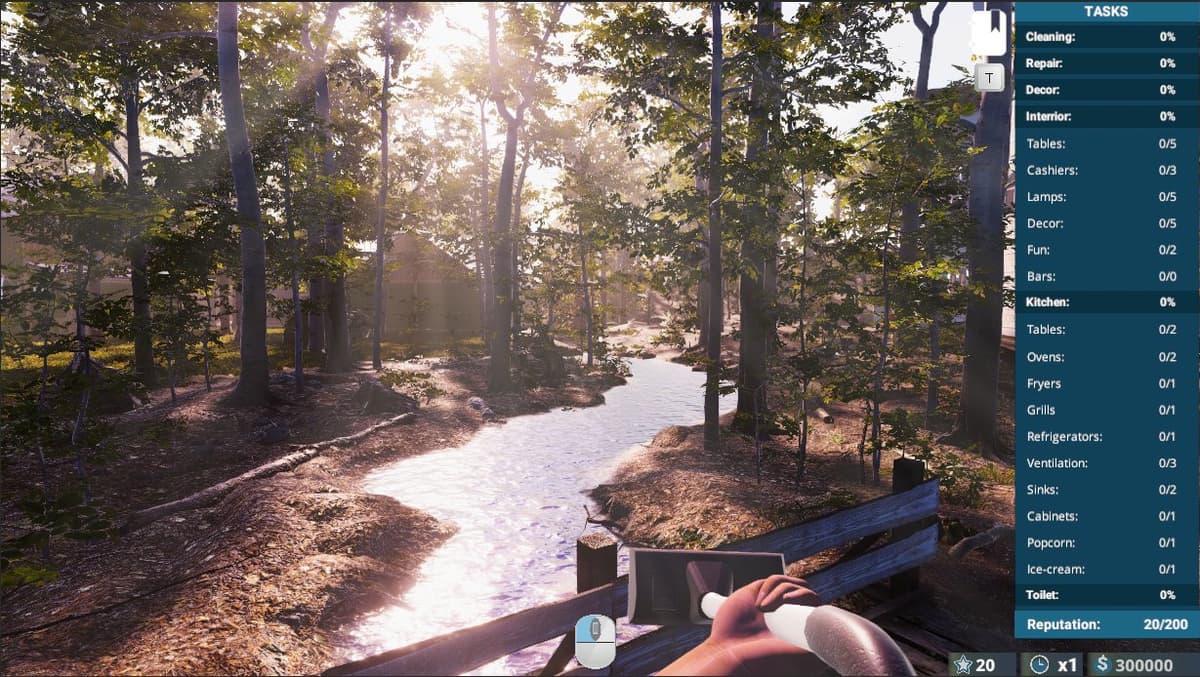Show the Kitchen task section
Image resolution: width=1200 pixels, height=677 pixels.
click(x=1106, y=302)
